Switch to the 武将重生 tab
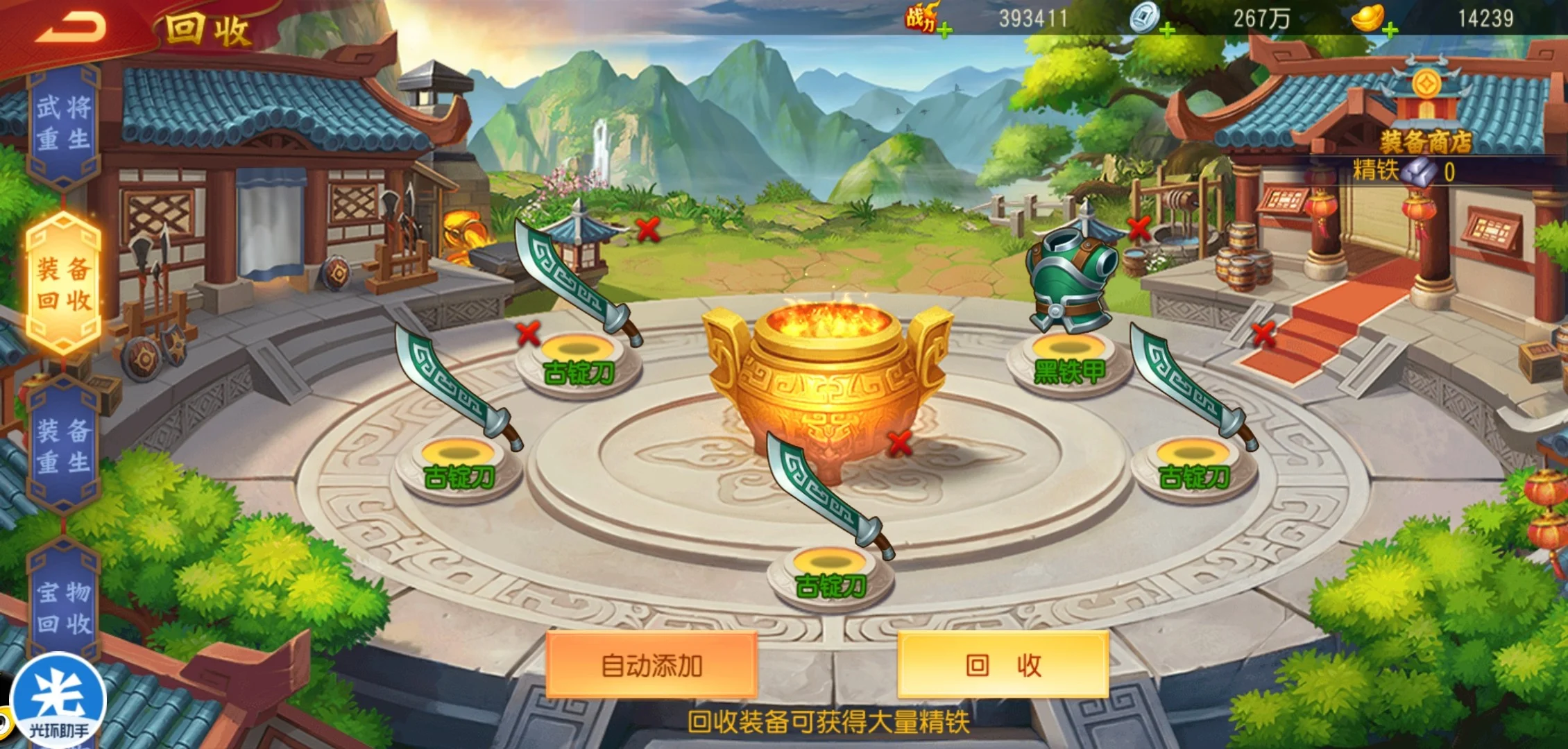Image resolution: width=1568 pixels, height=749 pixels. pos(64,123)
